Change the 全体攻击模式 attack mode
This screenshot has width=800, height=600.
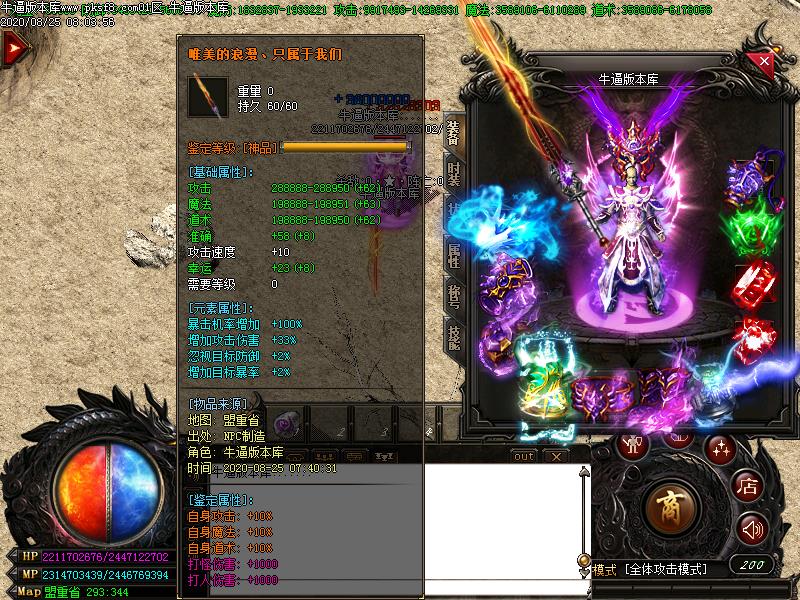pyautogui.click(x=665, y=569)
